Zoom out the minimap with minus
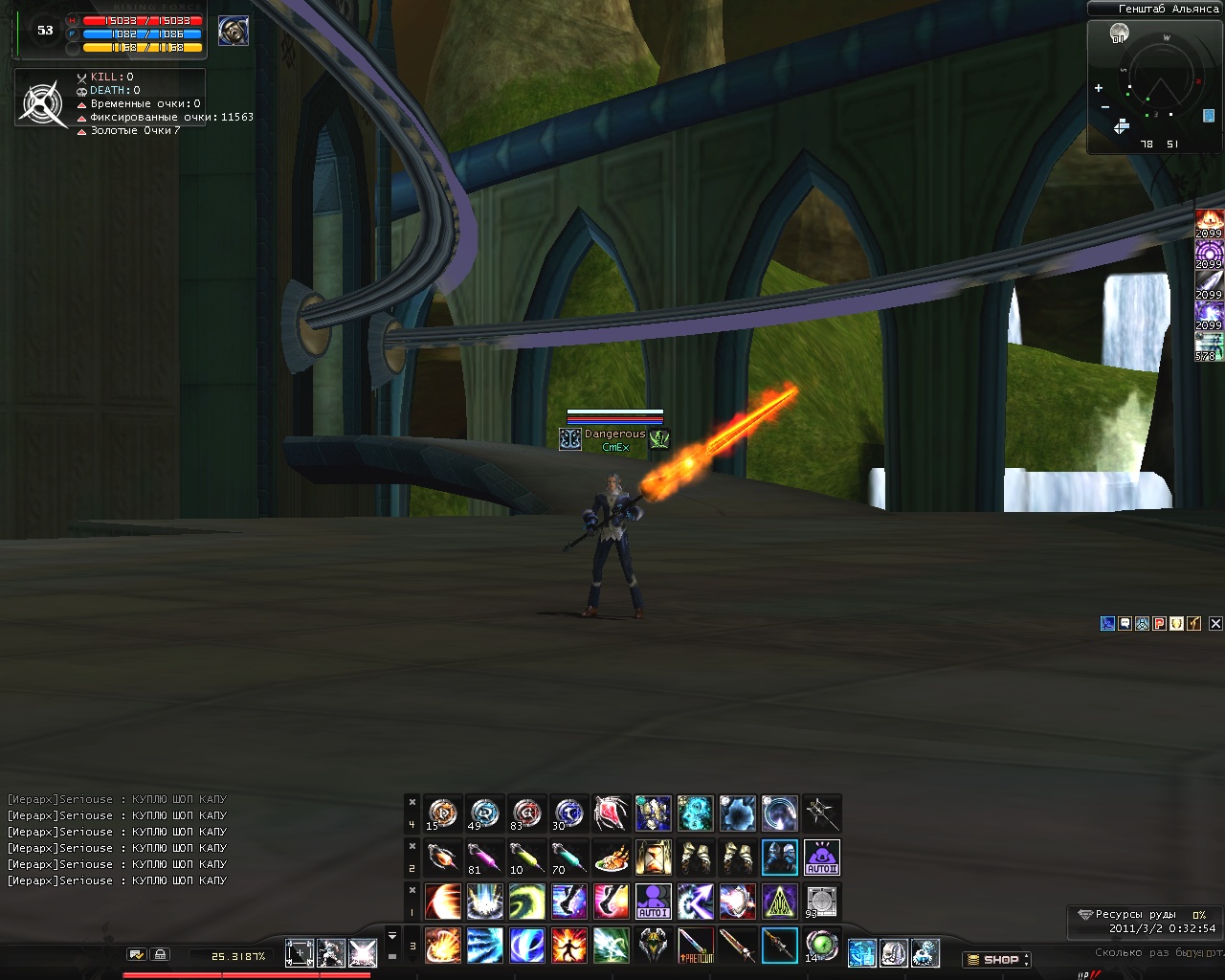The width and height of the screenshot is (1225, 980). pos(1105,106)
